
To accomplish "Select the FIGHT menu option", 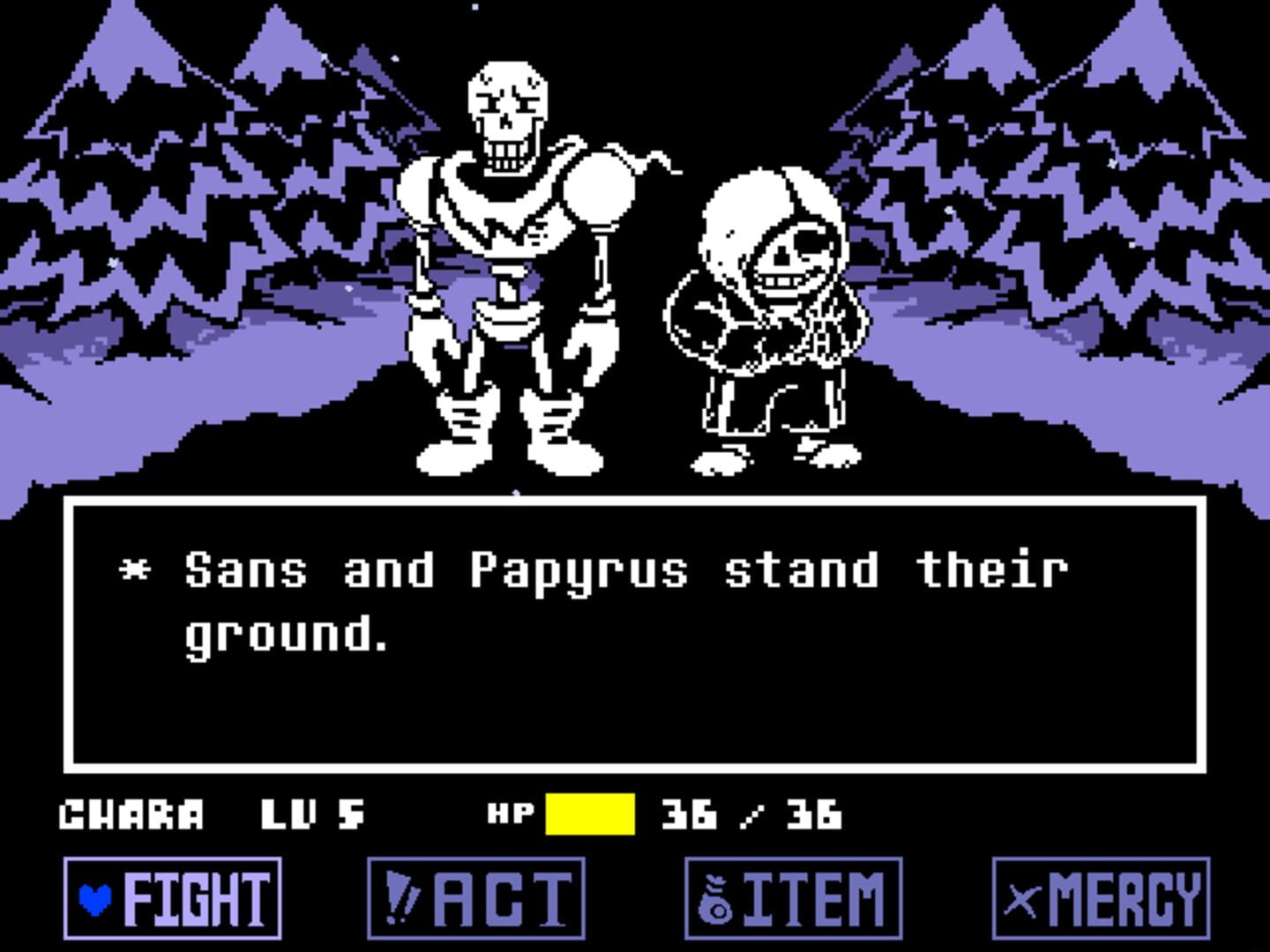I will (x=172, y=901).
